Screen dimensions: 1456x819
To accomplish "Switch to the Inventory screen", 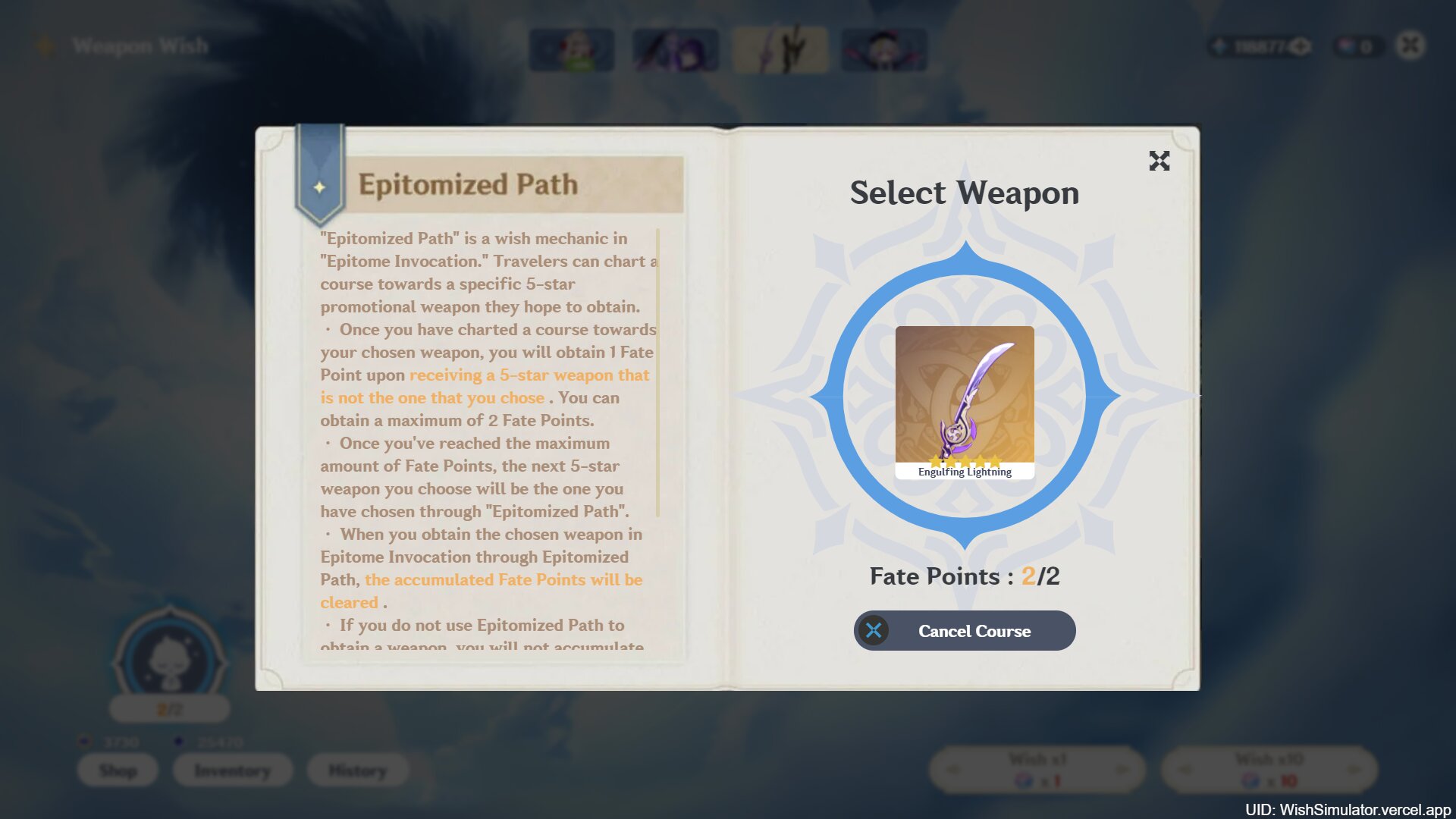I will [232, 770].
